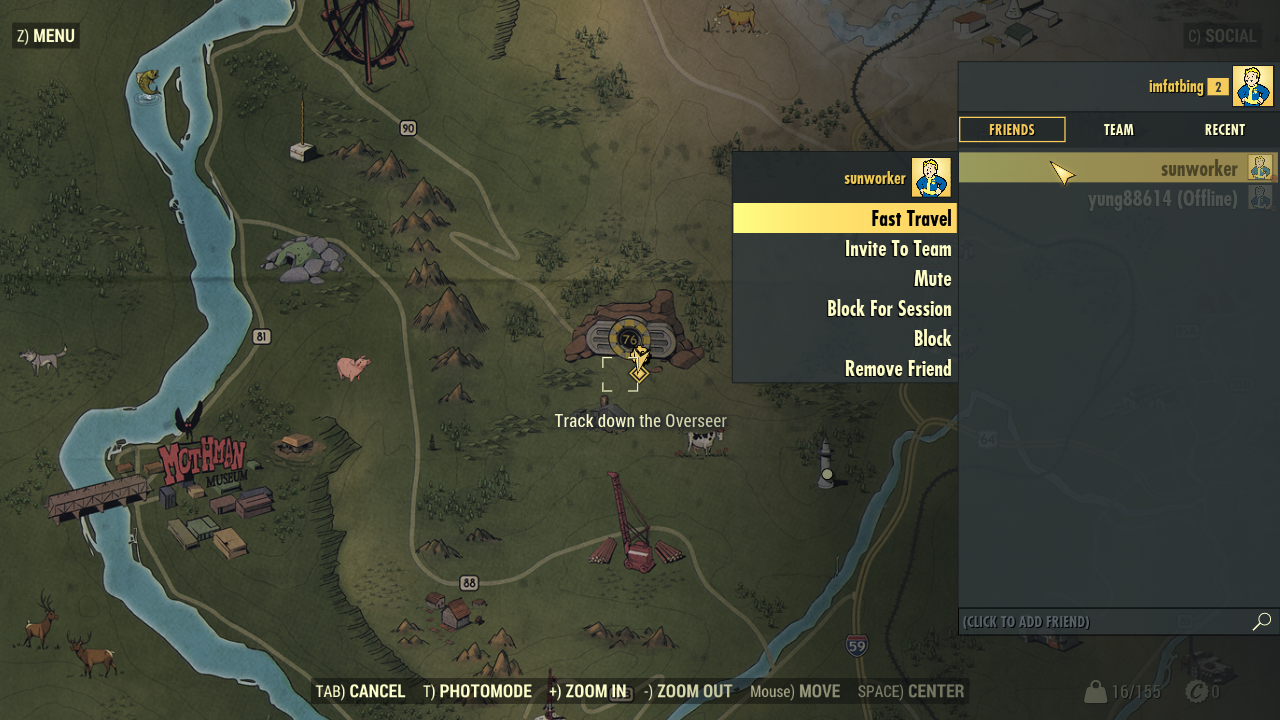Click the add friend input field

click(1100, 622)
